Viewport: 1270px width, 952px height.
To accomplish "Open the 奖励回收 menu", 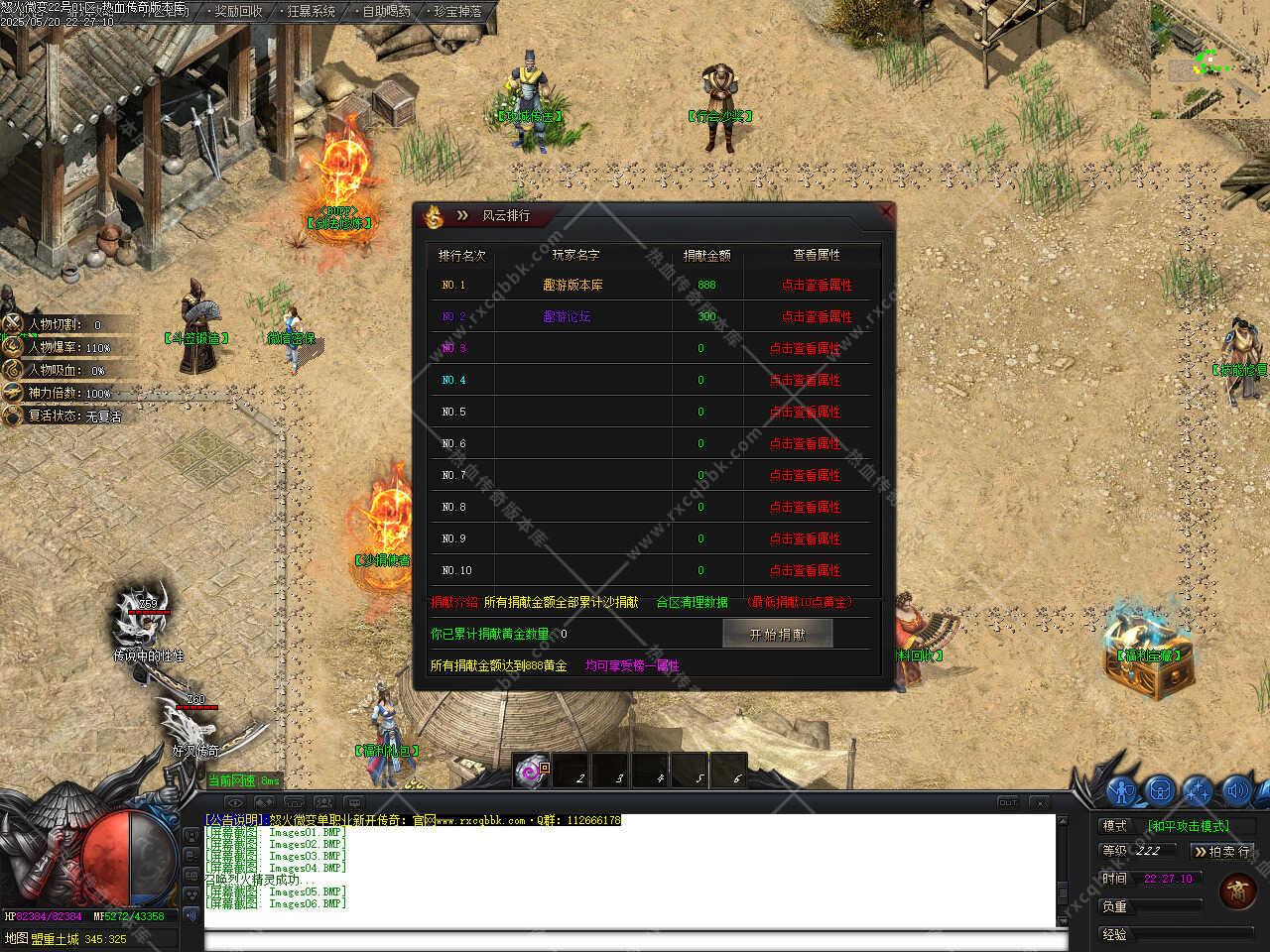I will tap(238, 12).
